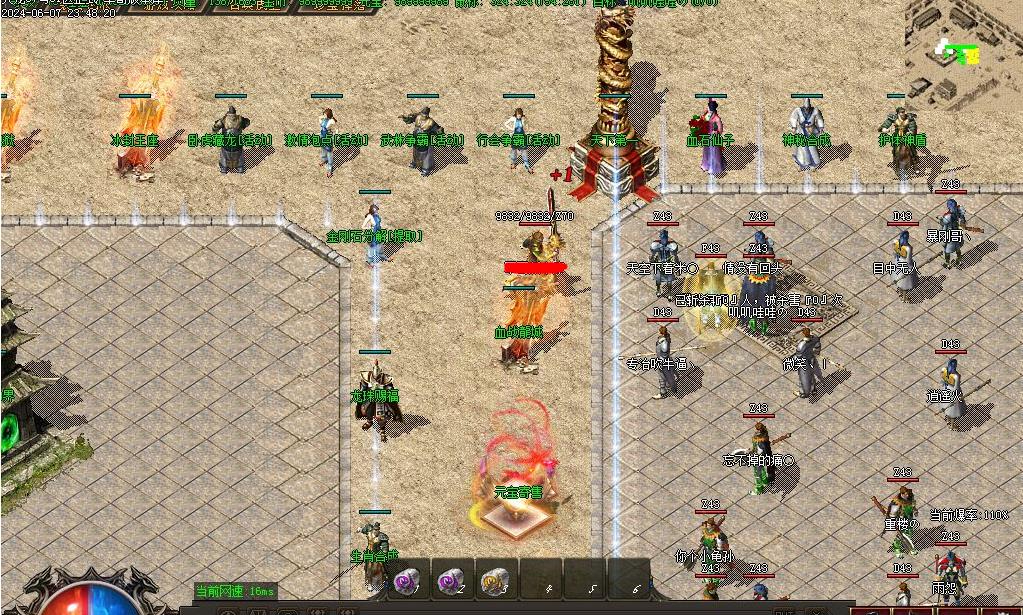The height and width of the screenshot is (615, 1023).
Task: Activate the golden swirl item in hotbar slot 3
Action: 495,580
